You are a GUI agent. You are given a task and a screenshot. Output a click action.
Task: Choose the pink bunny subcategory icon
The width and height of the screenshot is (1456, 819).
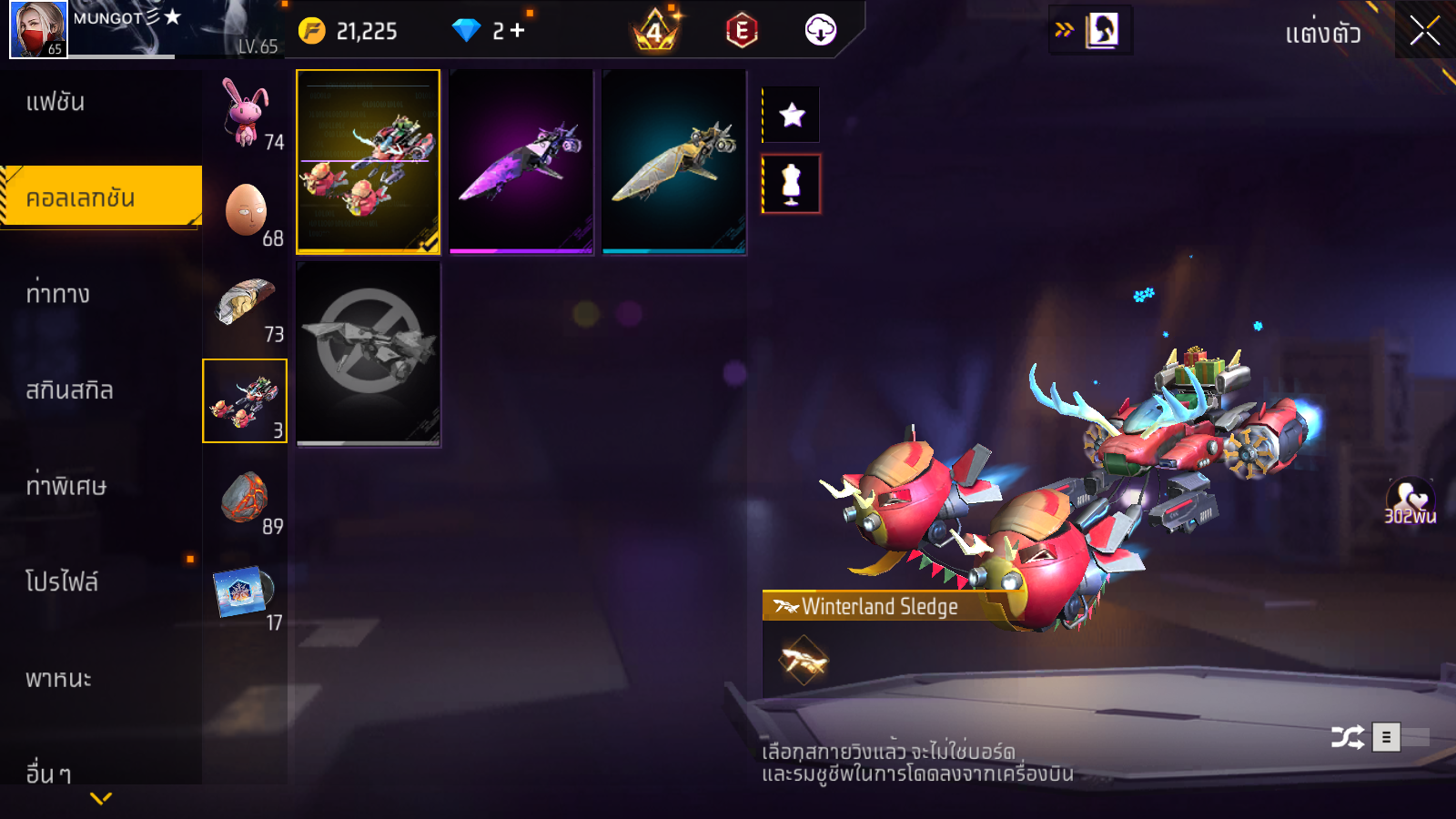(245, 113)
